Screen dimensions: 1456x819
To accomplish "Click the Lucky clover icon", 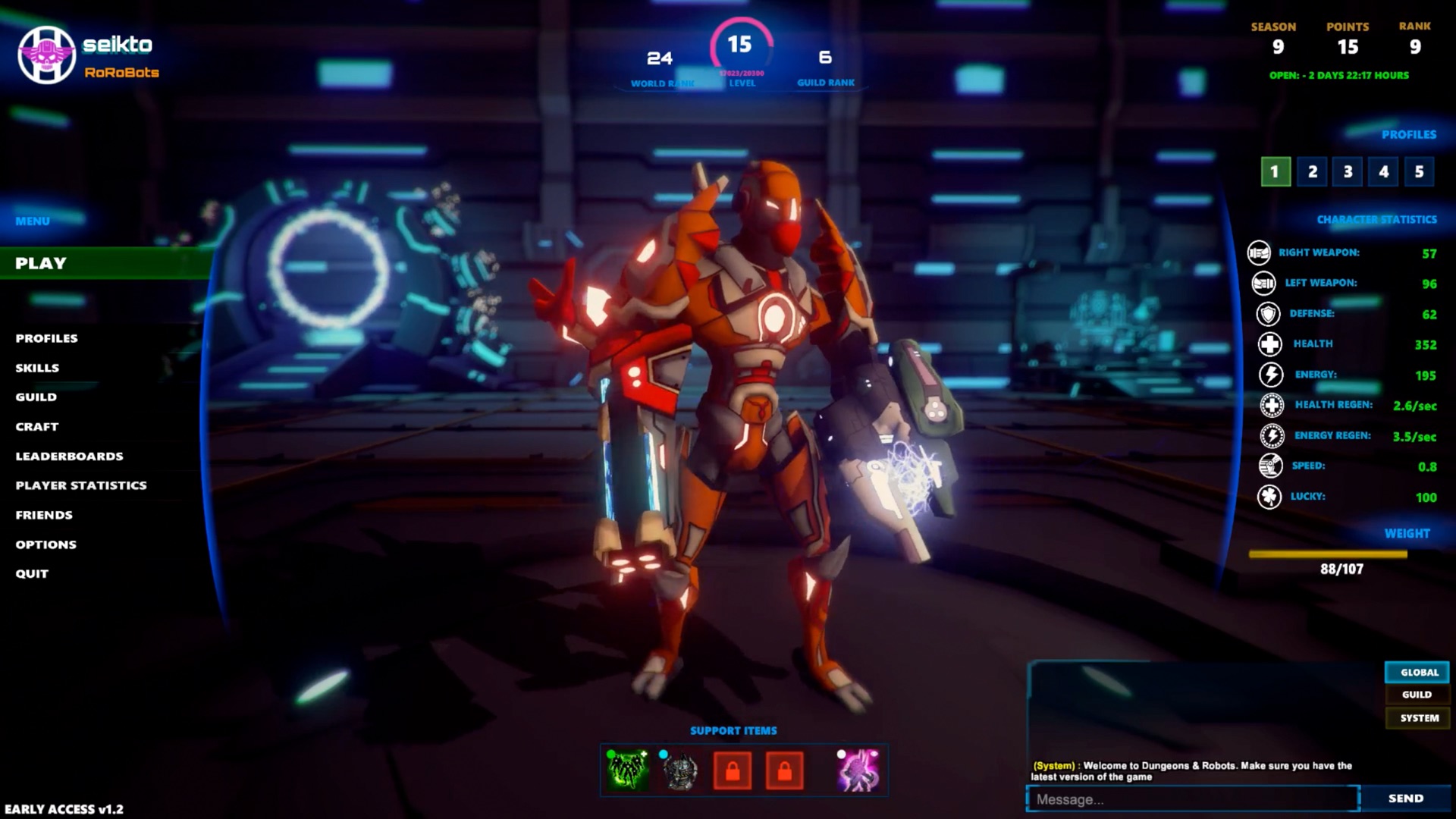I will tap(1269, 497).
